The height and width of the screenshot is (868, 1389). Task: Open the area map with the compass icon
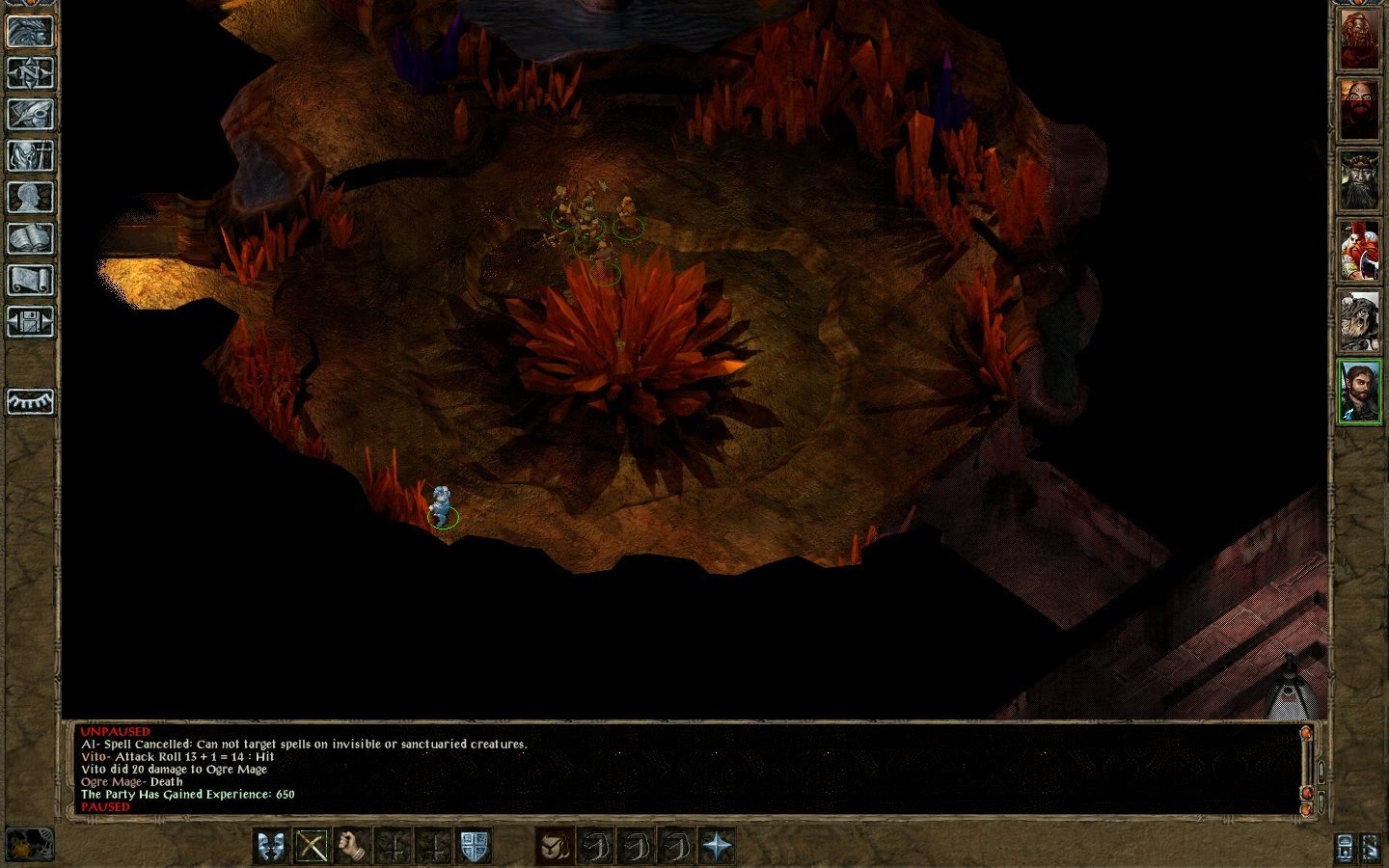pyautogui.click(x=31, y=74)
